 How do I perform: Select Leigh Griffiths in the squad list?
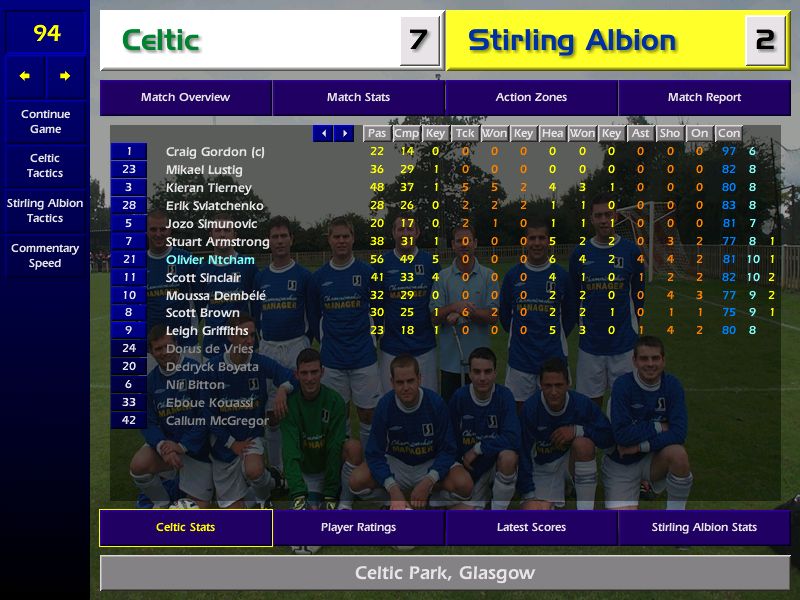click(206, 331)
